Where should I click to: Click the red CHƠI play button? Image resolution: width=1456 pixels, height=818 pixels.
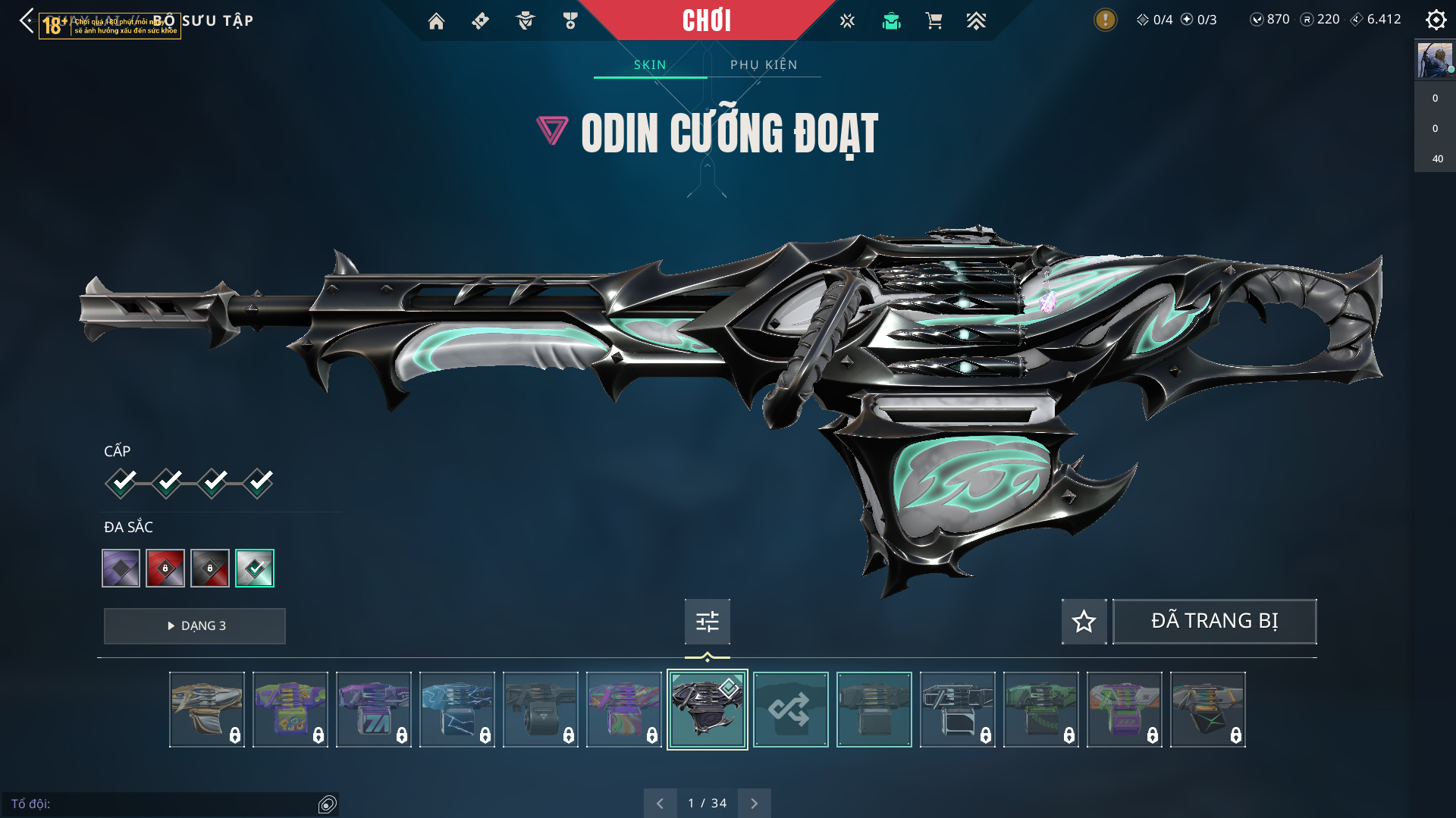pyautogui.click(x=706, y=20)
